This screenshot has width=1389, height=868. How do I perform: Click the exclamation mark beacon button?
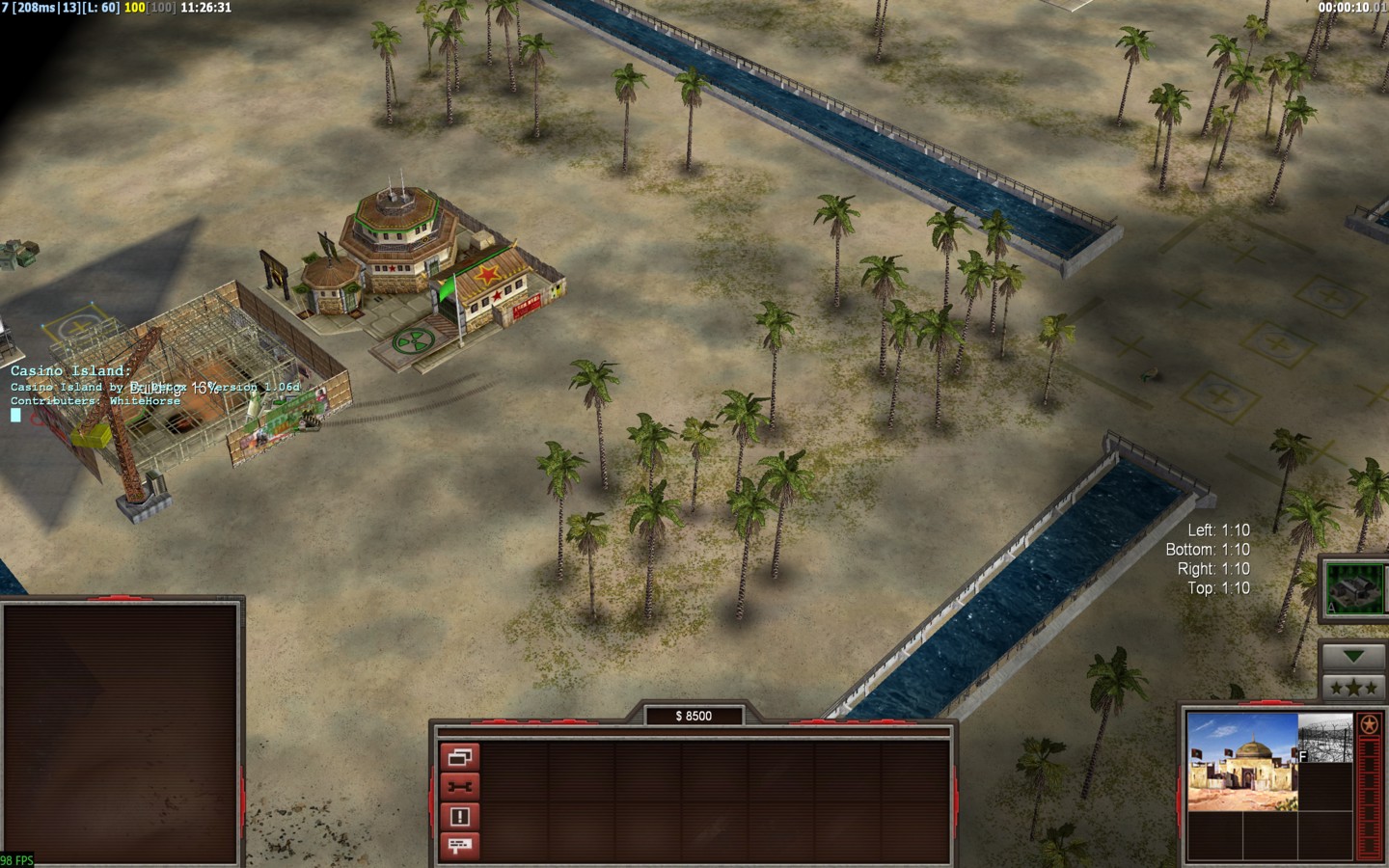[x=459, y=817]
